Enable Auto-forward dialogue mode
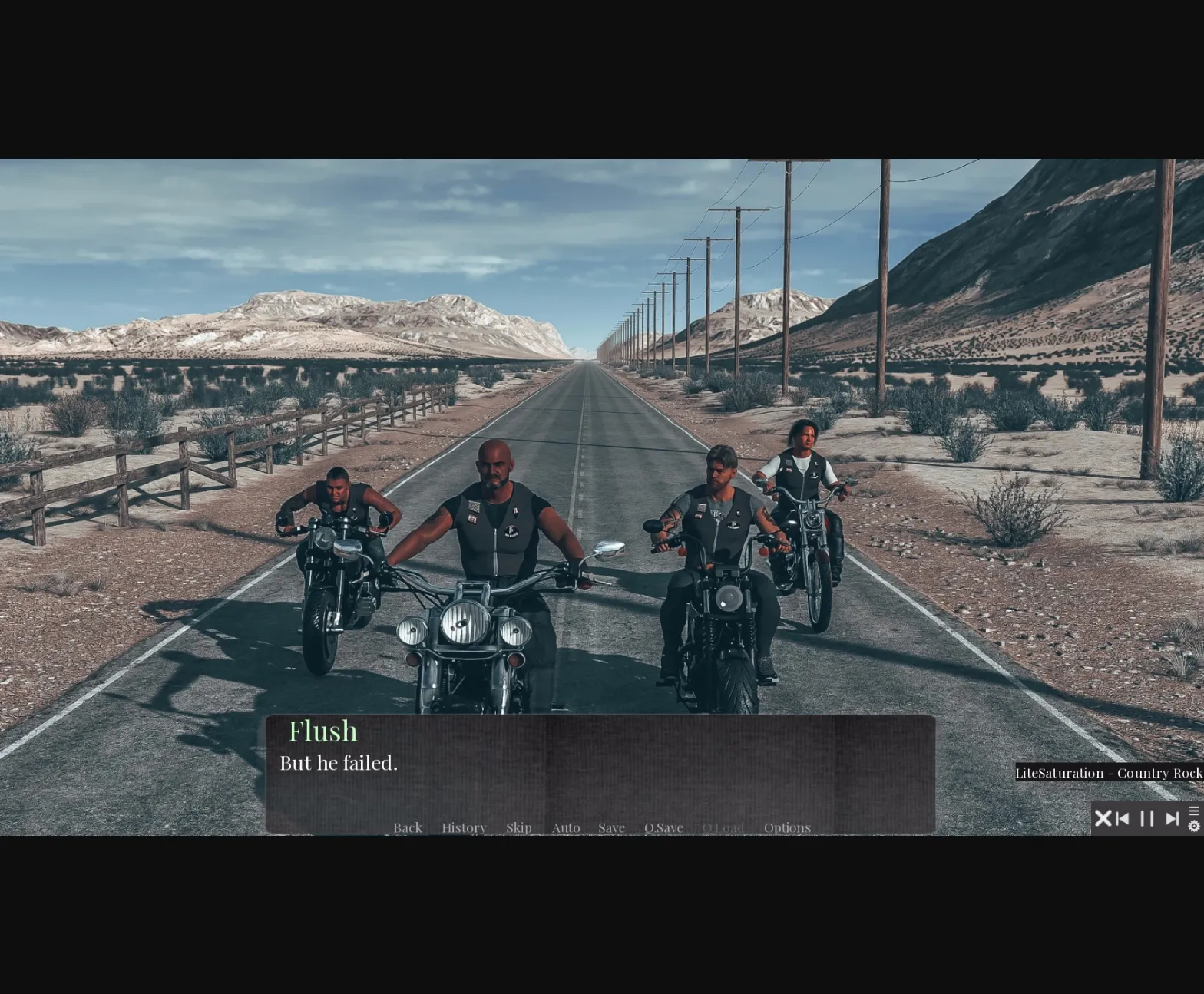Screen dimensions: 1204x994 click(565, 827)
